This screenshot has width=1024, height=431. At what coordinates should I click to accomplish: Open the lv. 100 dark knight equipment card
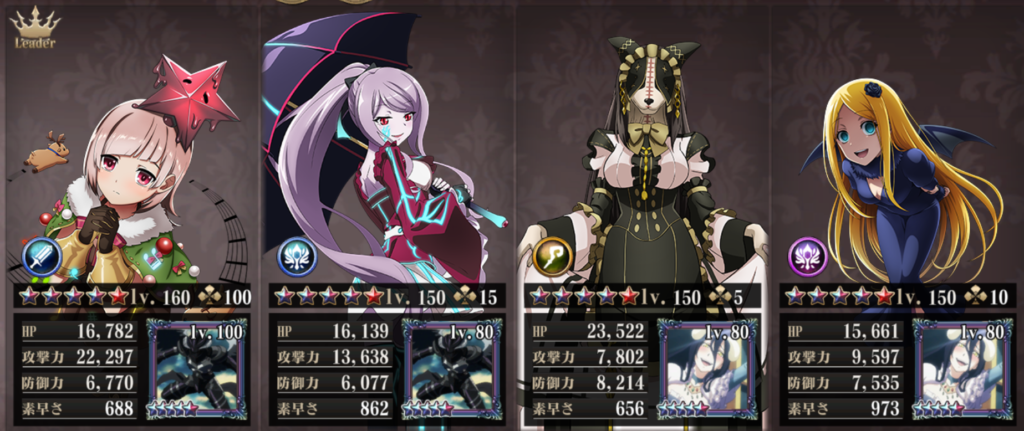coord(197,367)
